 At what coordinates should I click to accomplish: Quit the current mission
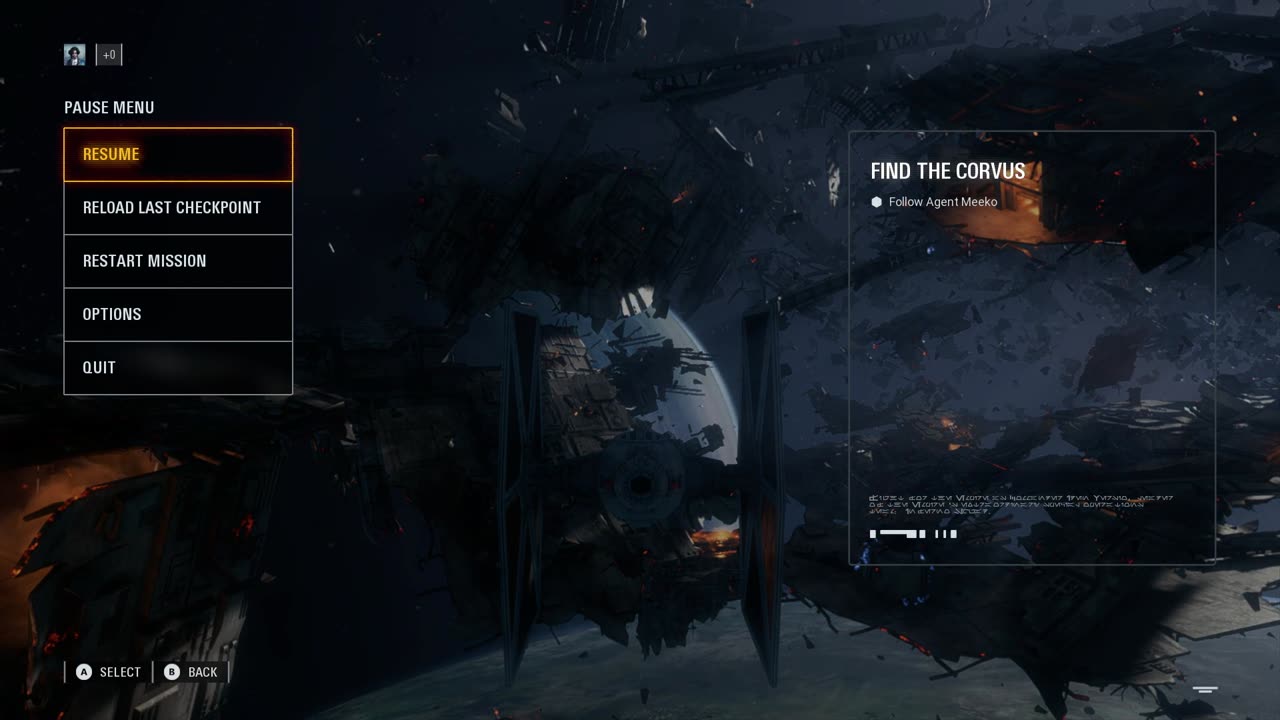(x=178, y=367)
